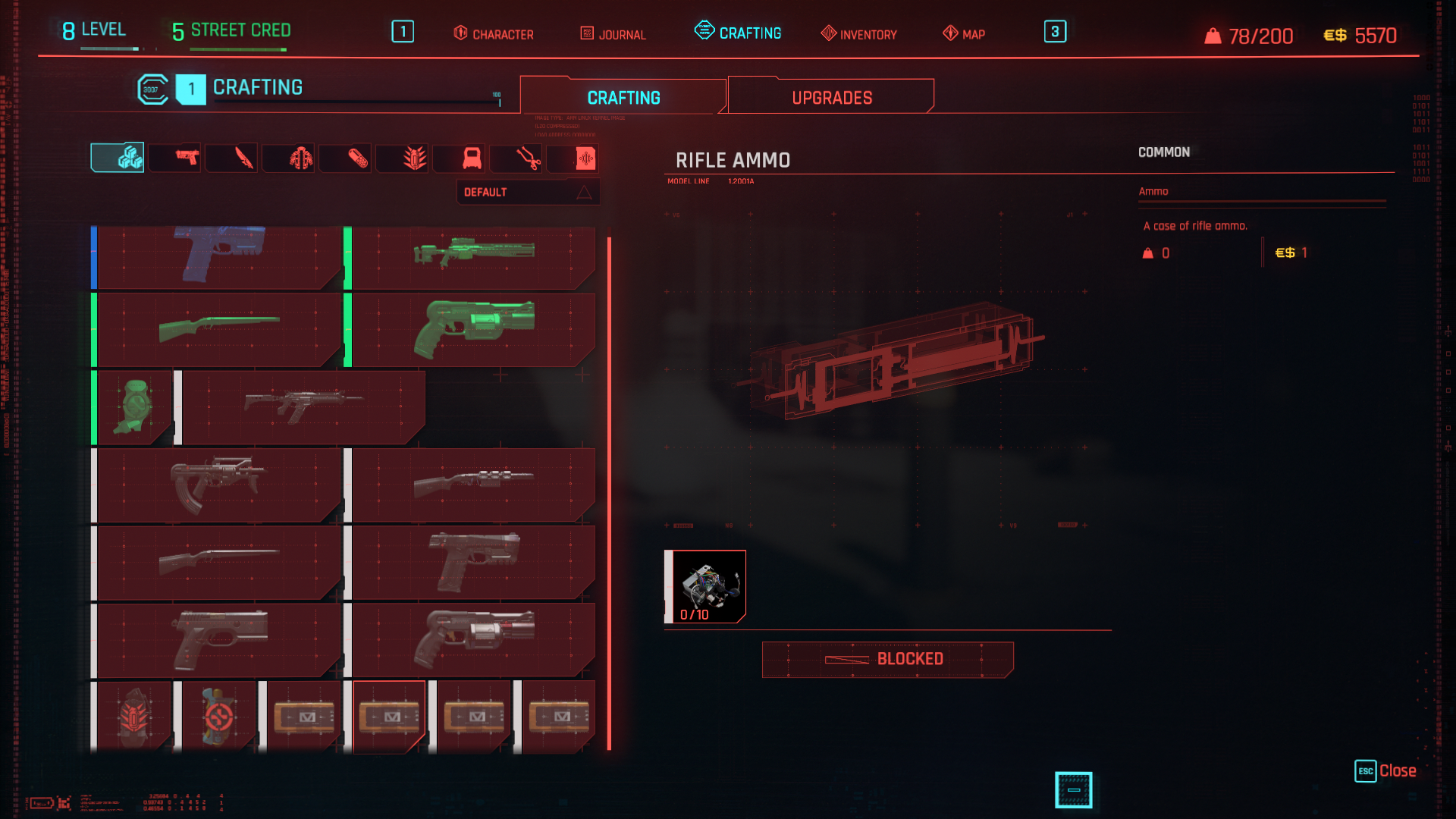
Task: Click the crafting component slot showing 0/10
Action: tap(706, 586)
